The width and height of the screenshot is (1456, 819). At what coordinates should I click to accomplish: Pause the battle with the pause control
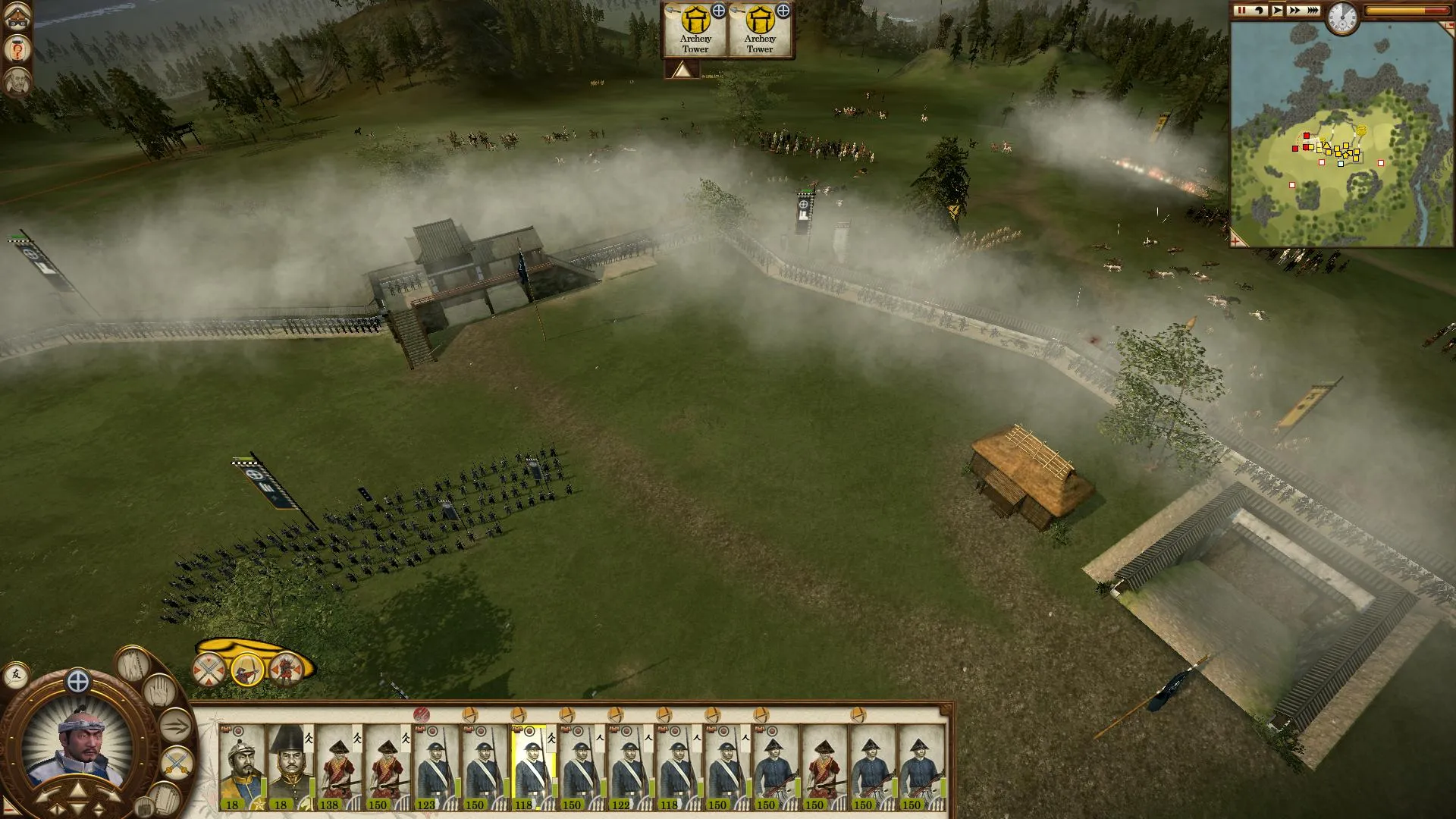1241,11
